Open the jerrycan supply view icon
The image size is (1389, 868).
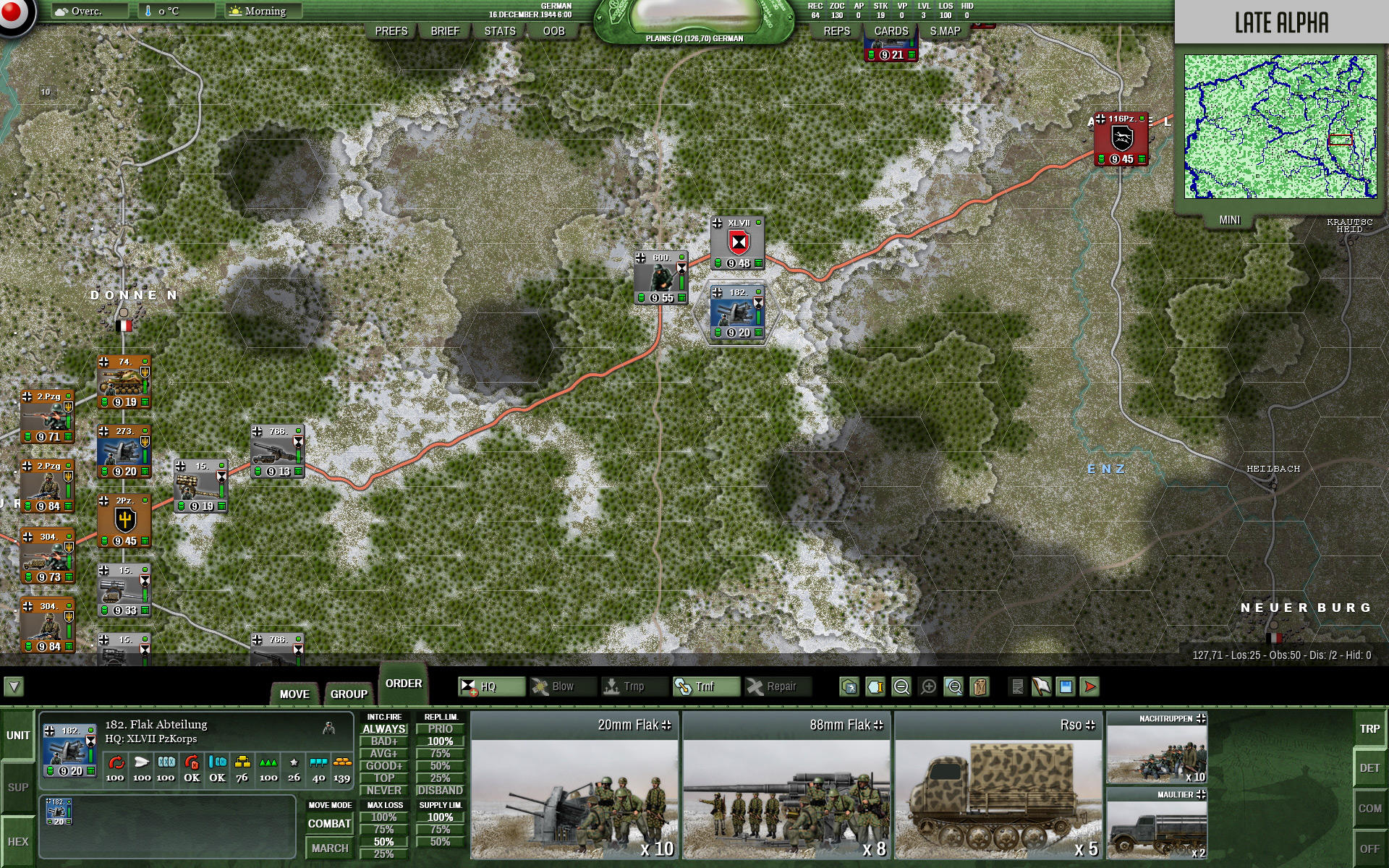click(x=980, y=686)
